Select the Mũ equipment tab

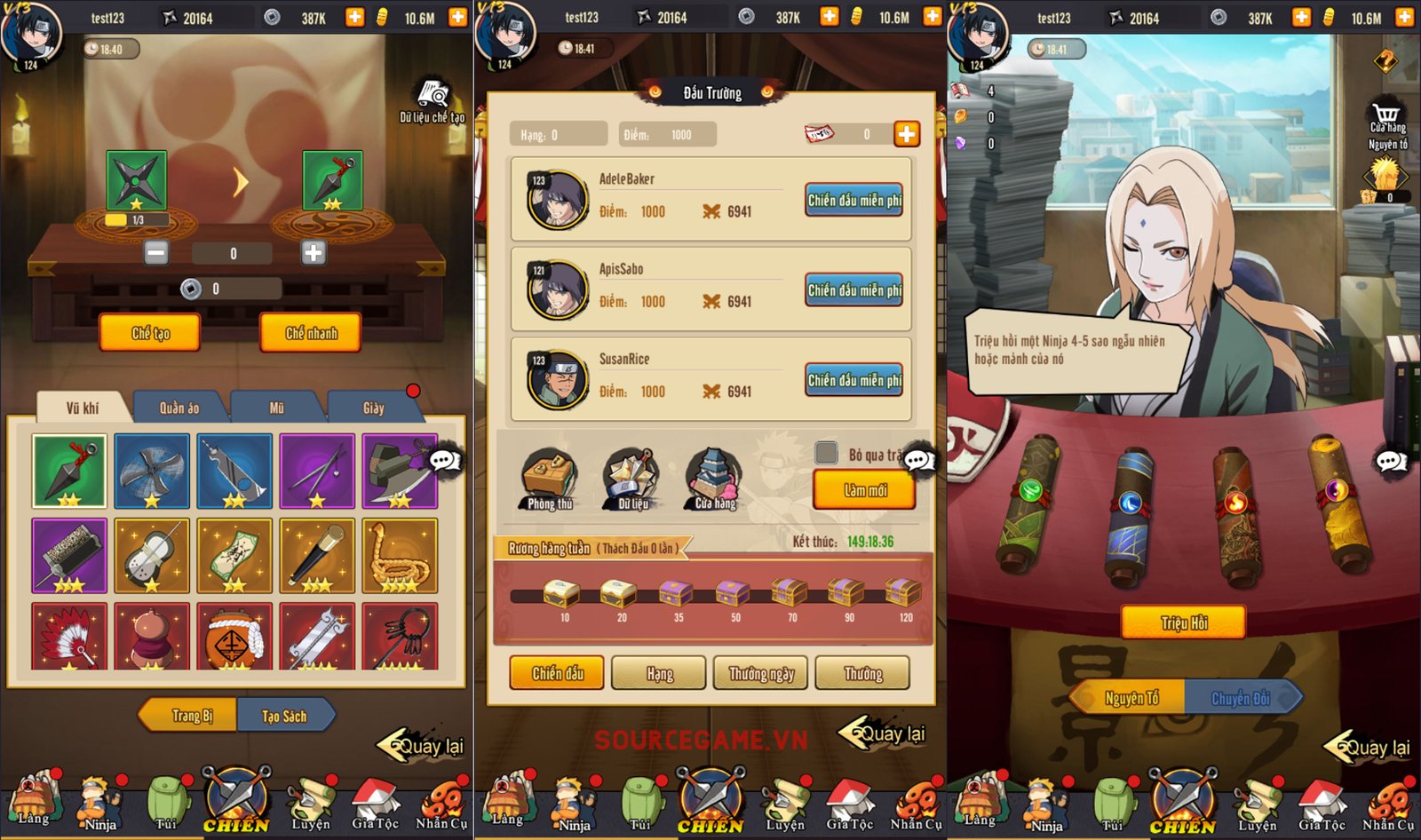pos(276,408)
